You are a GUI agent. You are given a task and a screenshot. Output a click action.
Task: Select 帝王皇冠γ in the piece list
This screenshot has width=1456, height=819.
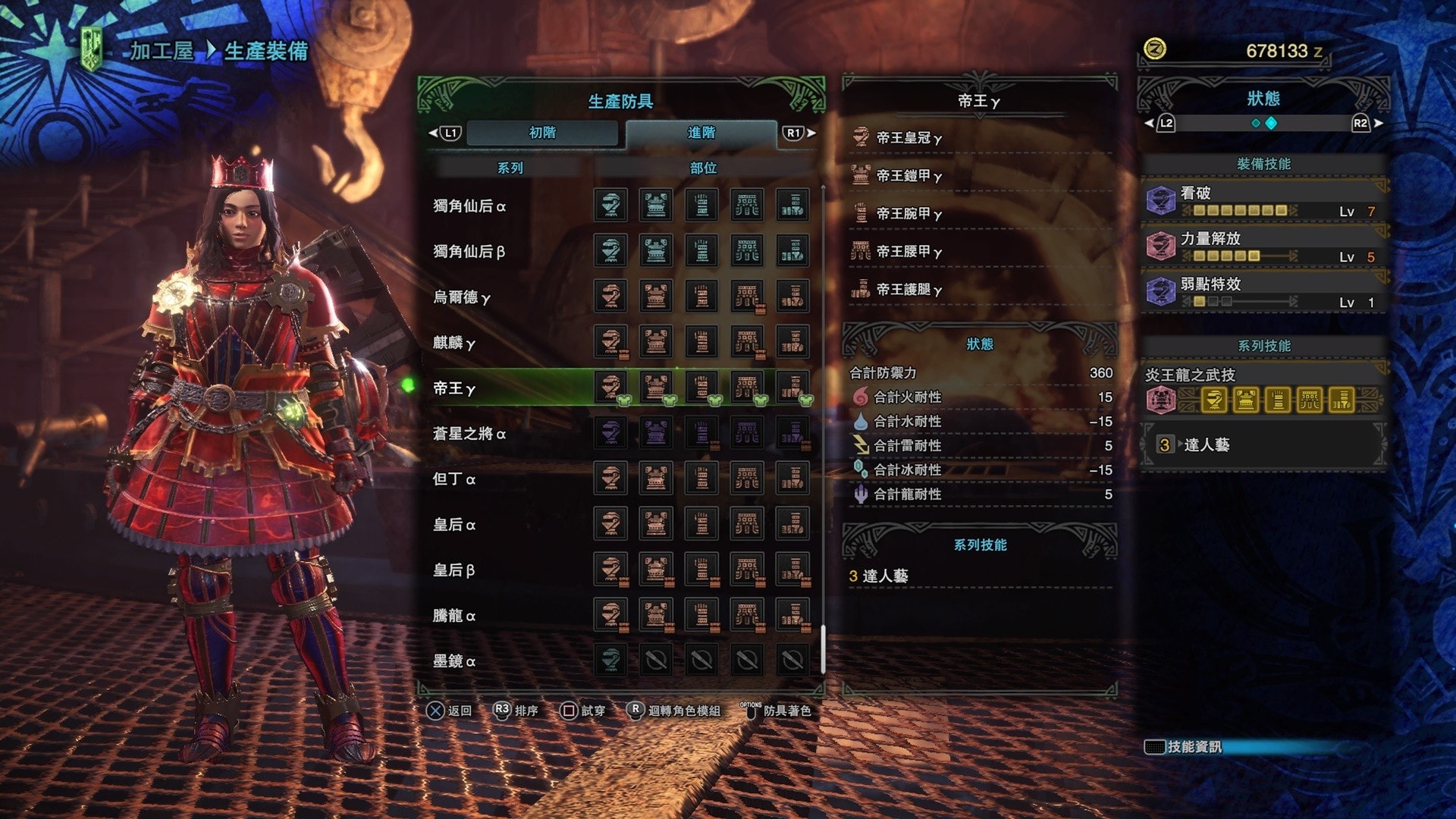coord(908,138)
